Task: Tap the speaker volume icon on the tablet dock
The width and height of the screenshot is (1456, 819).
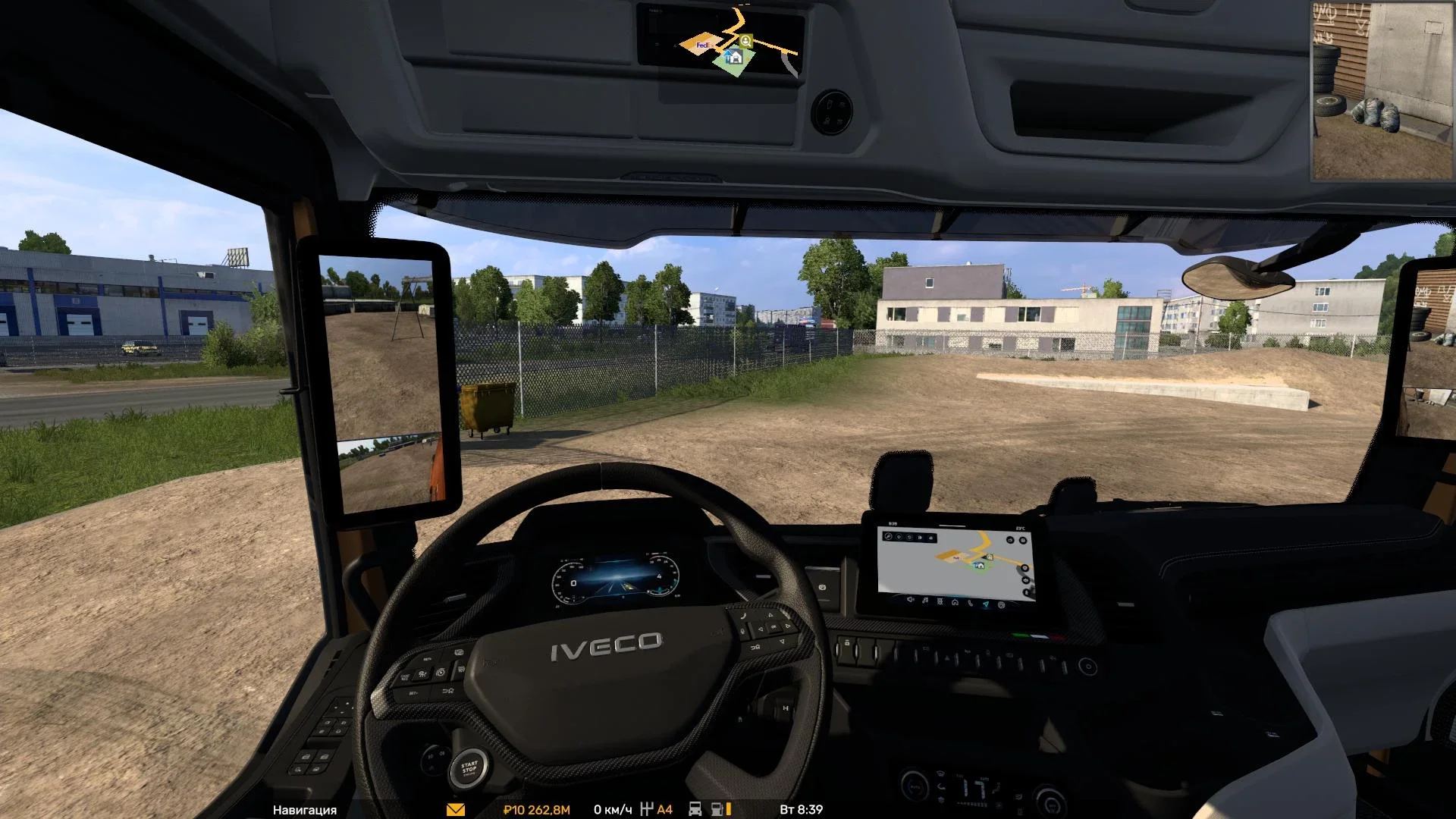Action: (x=910, y=602)
